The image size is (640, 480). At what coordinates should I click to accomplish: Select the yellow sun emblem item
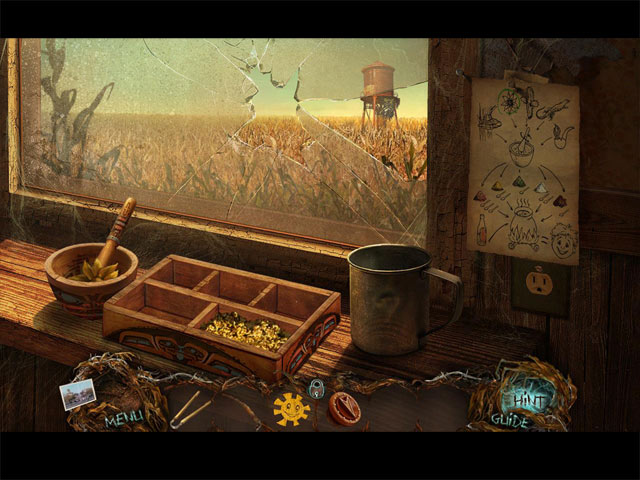point(291,409)
